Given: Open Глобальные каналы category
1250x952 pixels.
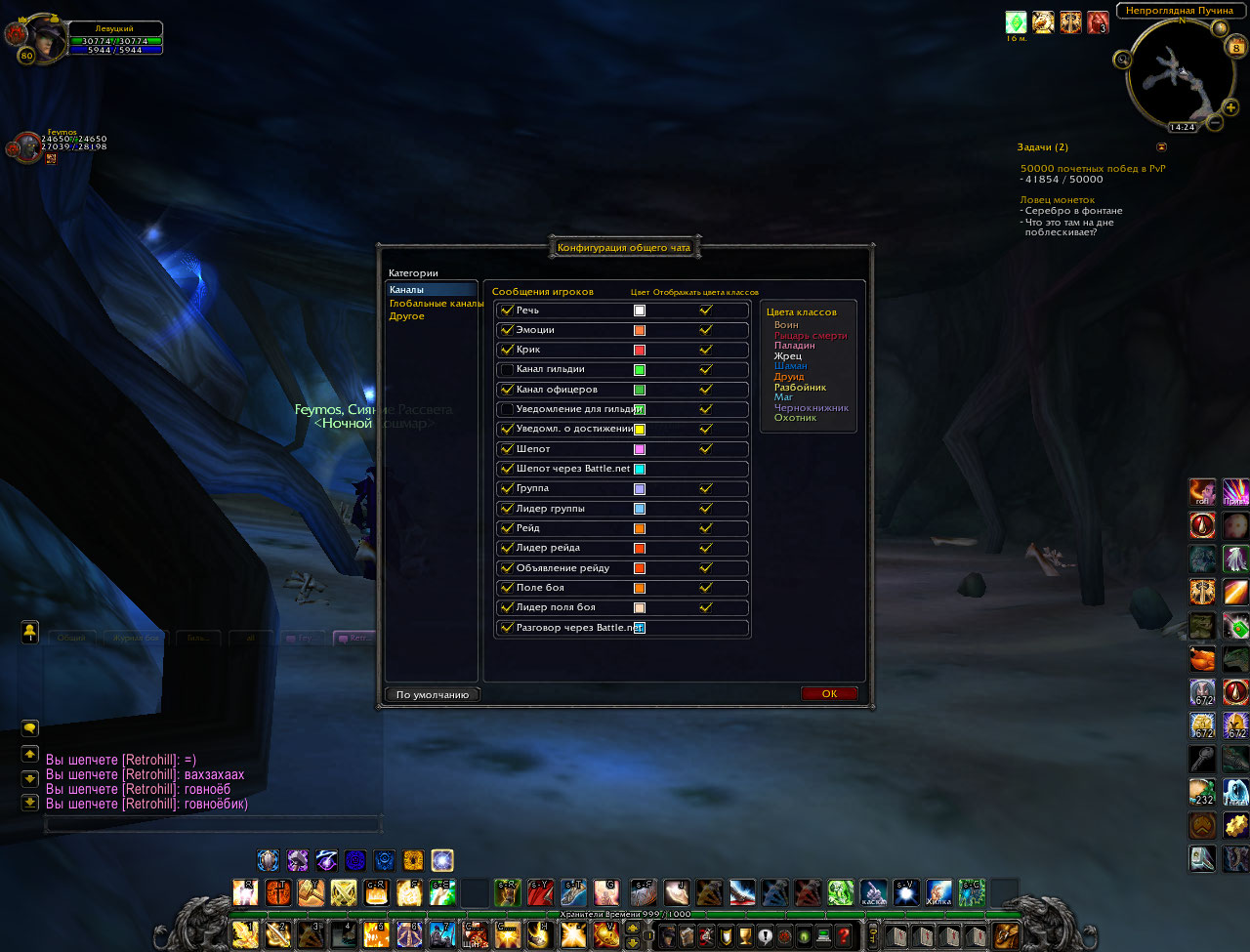Looking at the screenshot, I should click(x=436, y=304).
